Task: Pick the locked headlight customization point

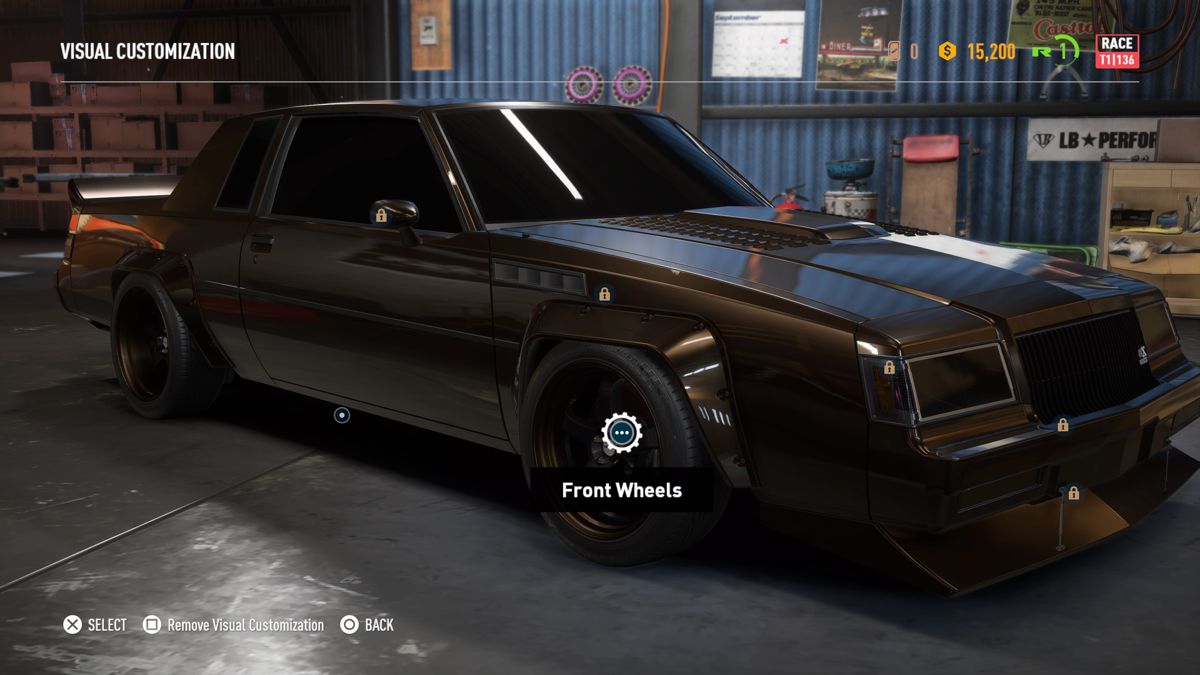Action: point(889,368)
